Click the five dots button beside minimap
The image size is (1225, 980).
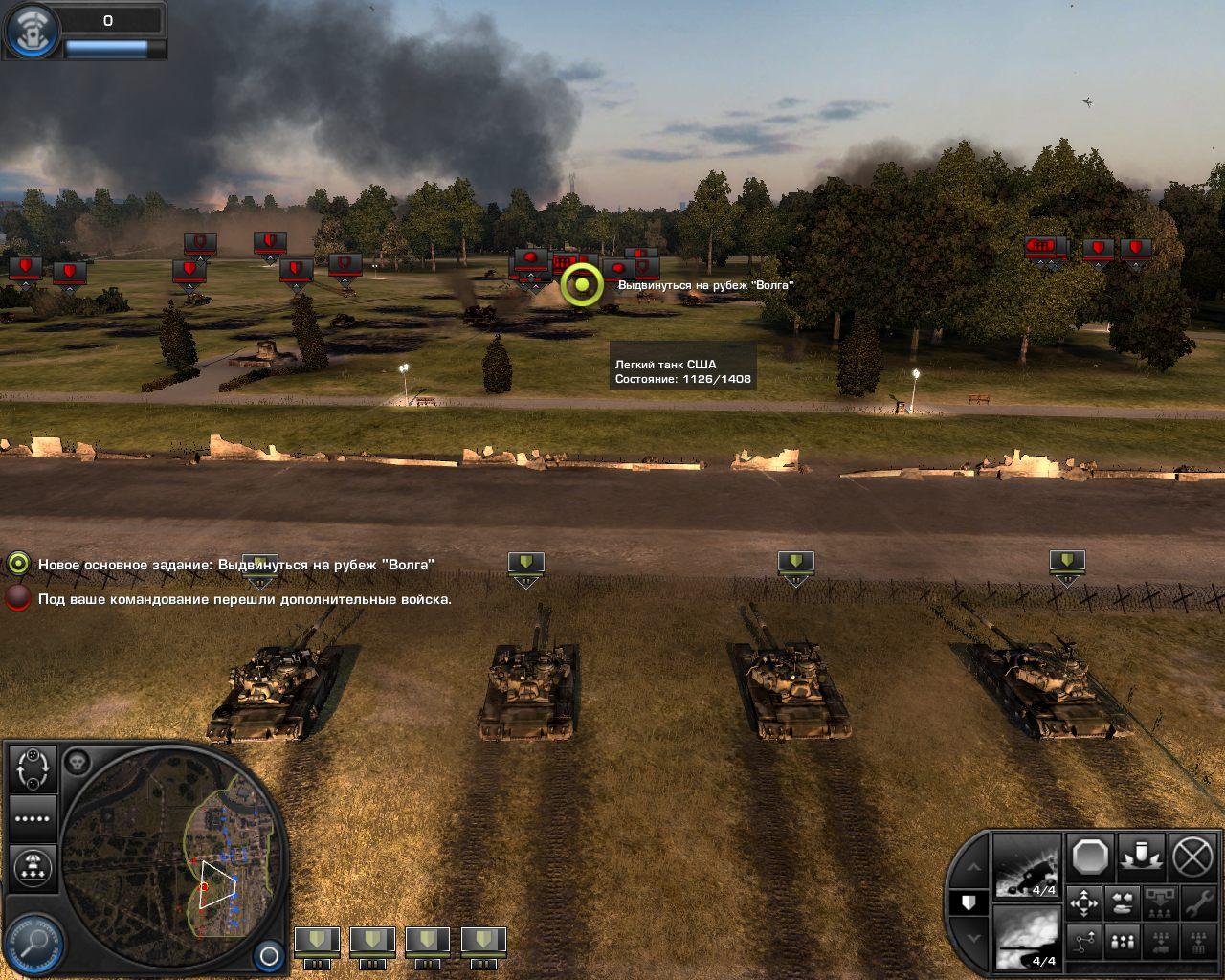(33, 819)
